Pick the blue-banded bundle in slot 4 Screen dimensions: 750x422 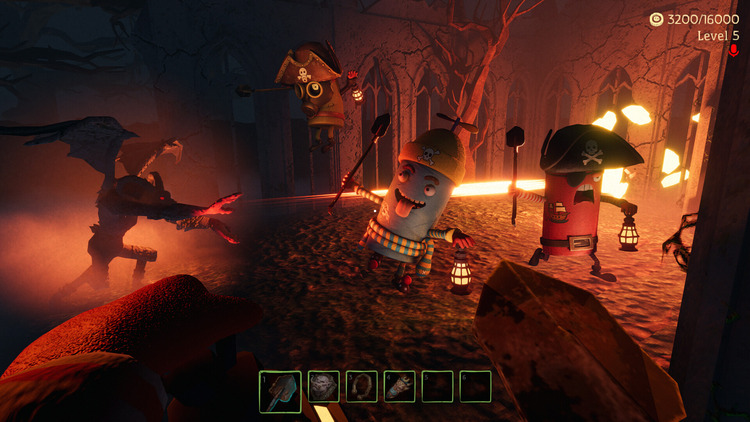point(399,386)
